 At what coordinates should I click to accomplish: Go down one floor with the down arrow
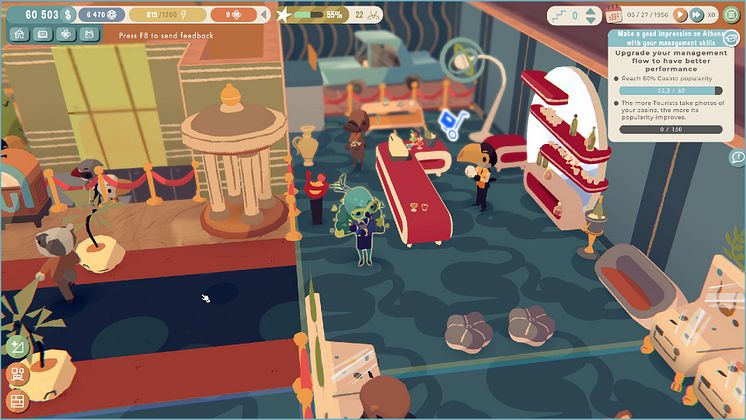coord(590,22)
